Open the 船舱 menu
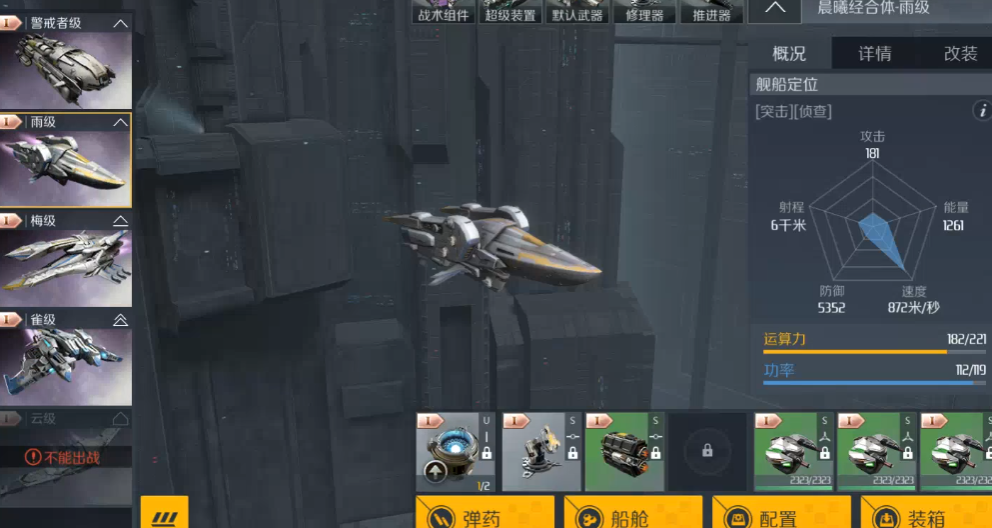This screenshot has height=528, width=992. tap(631, 516)
